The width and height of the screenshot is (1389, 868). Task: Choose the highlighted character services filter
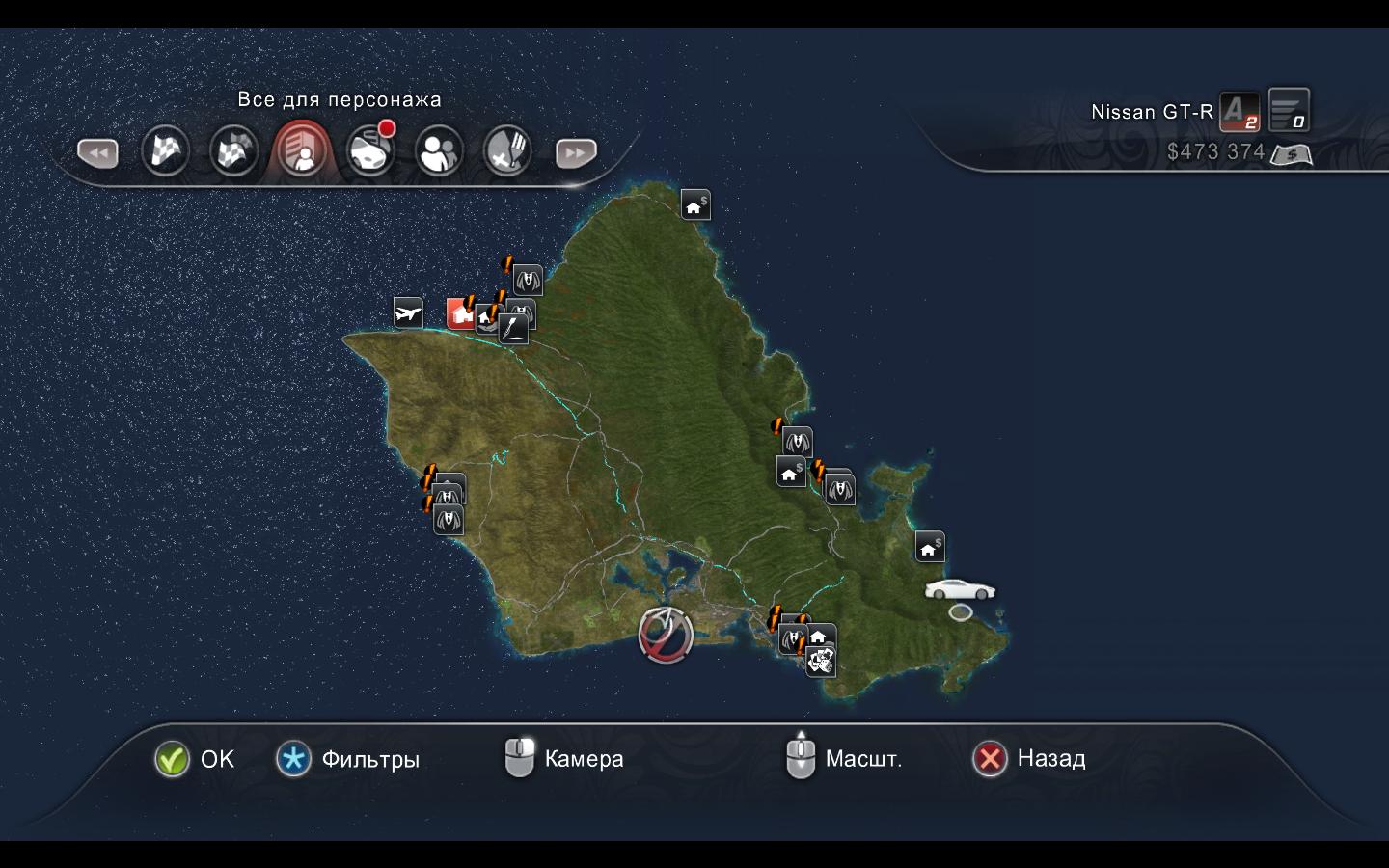pos(302,151)
